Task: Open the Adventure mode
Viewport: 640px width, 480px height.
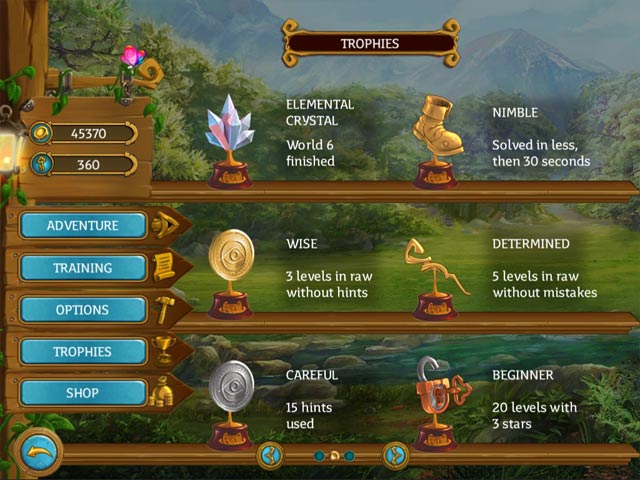Action: click(x=82, y=225)
